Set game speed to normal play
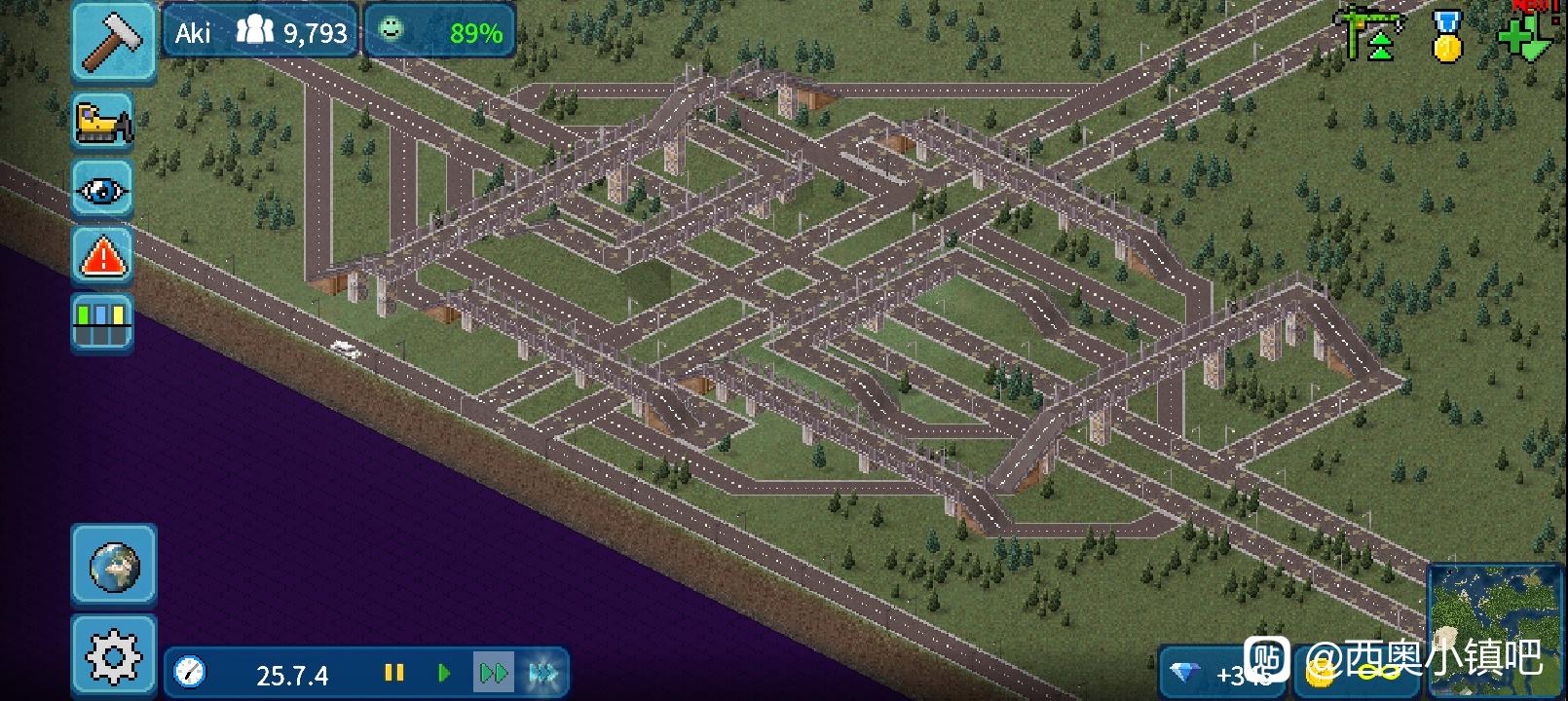The height and width of the screenshot is (701, 1568). pos(444,673)
